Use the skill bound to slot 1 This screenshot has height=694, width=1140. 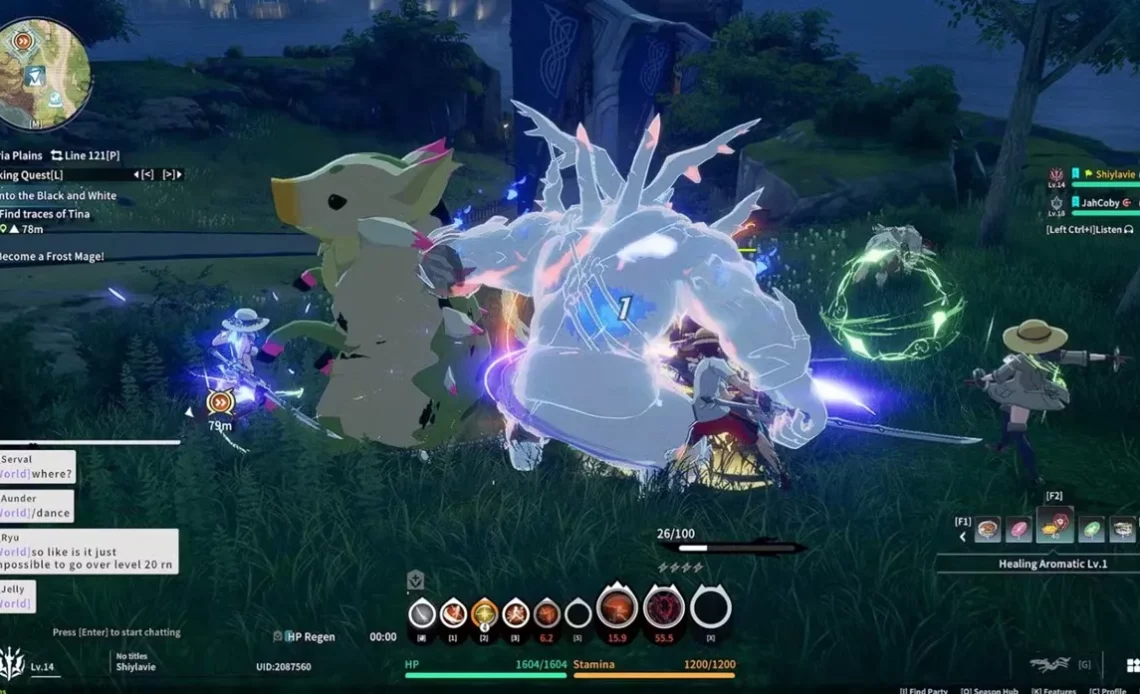tap(453, 612)
